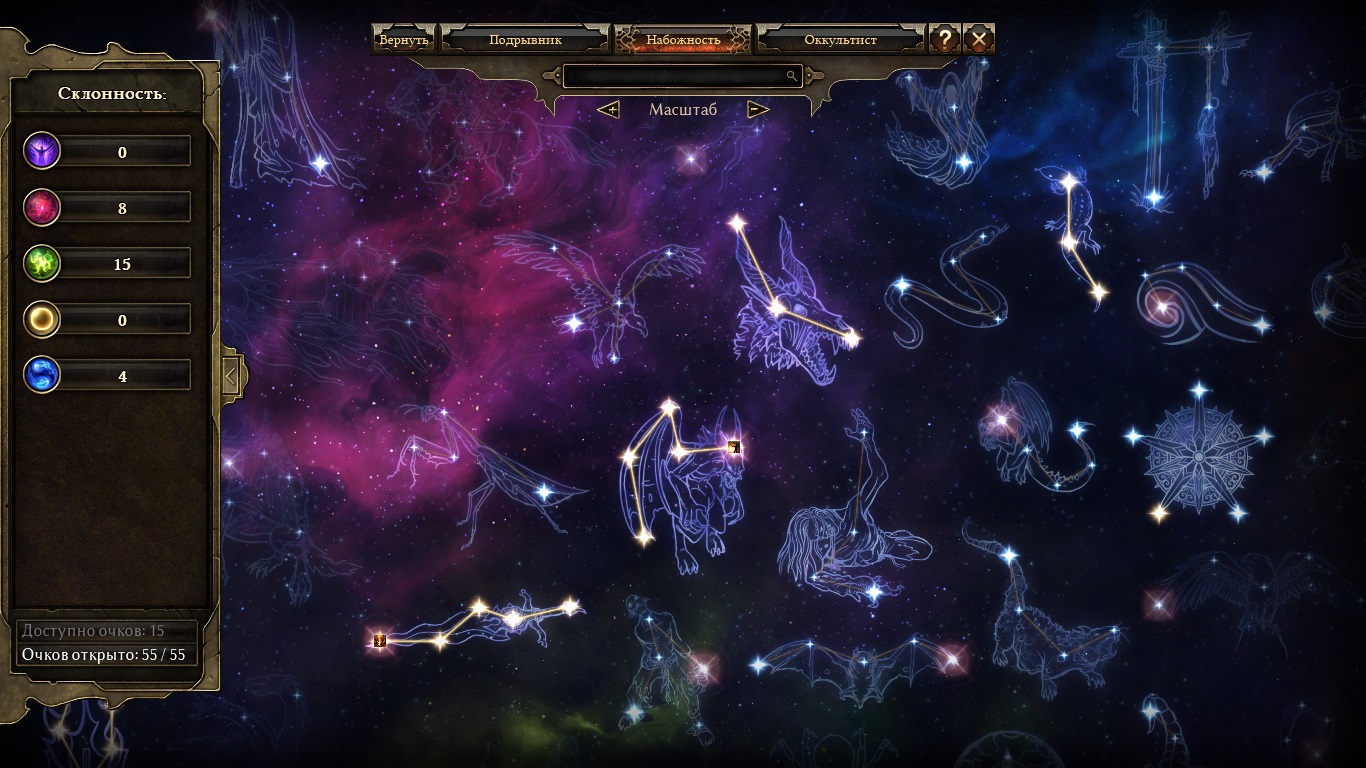Open the Оккультист mastery tab
Viewport: 1366px width, 768px height.
point(840,40)
